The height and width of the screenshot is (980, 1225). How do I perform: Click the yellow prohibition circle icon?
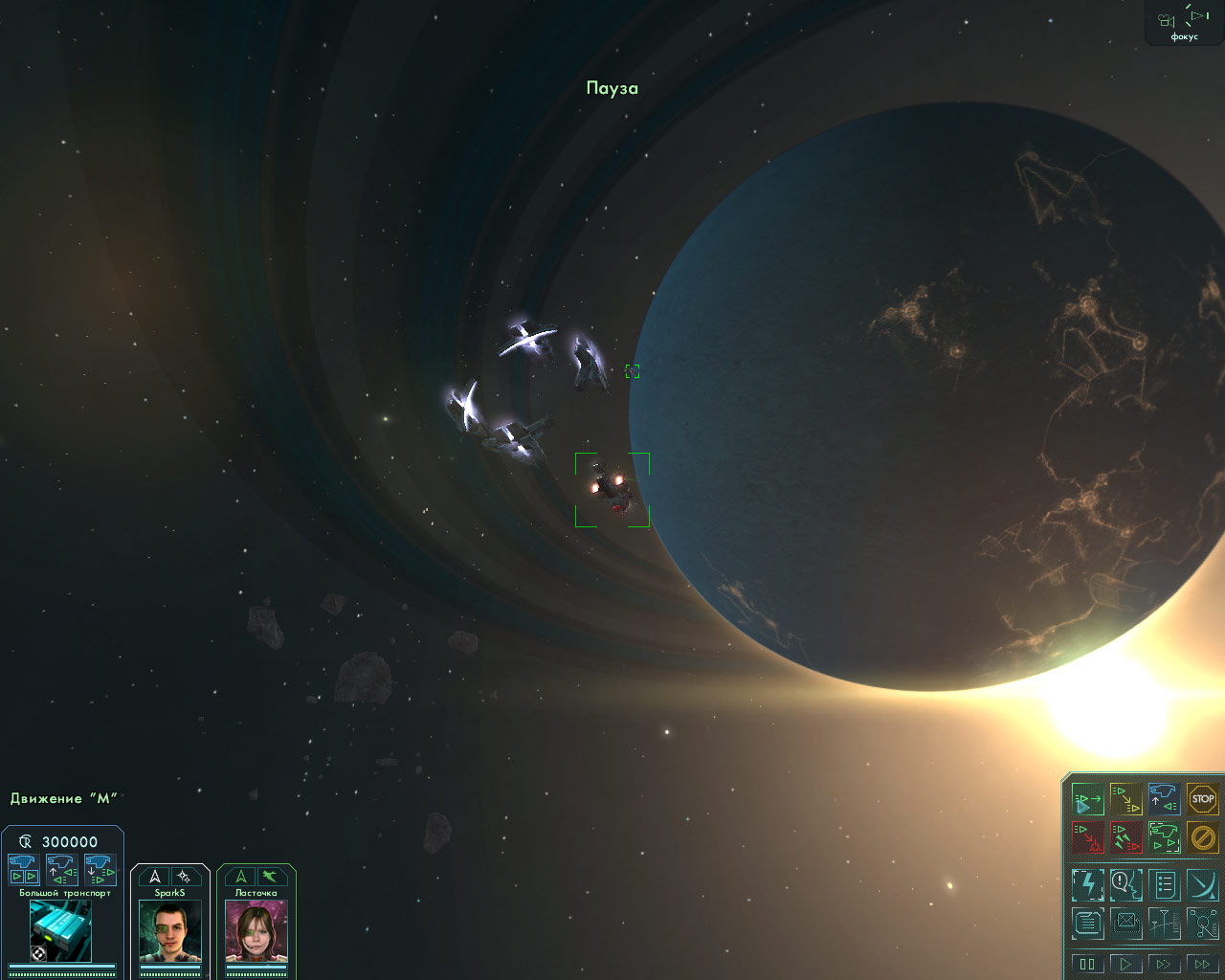(1202, 837)
